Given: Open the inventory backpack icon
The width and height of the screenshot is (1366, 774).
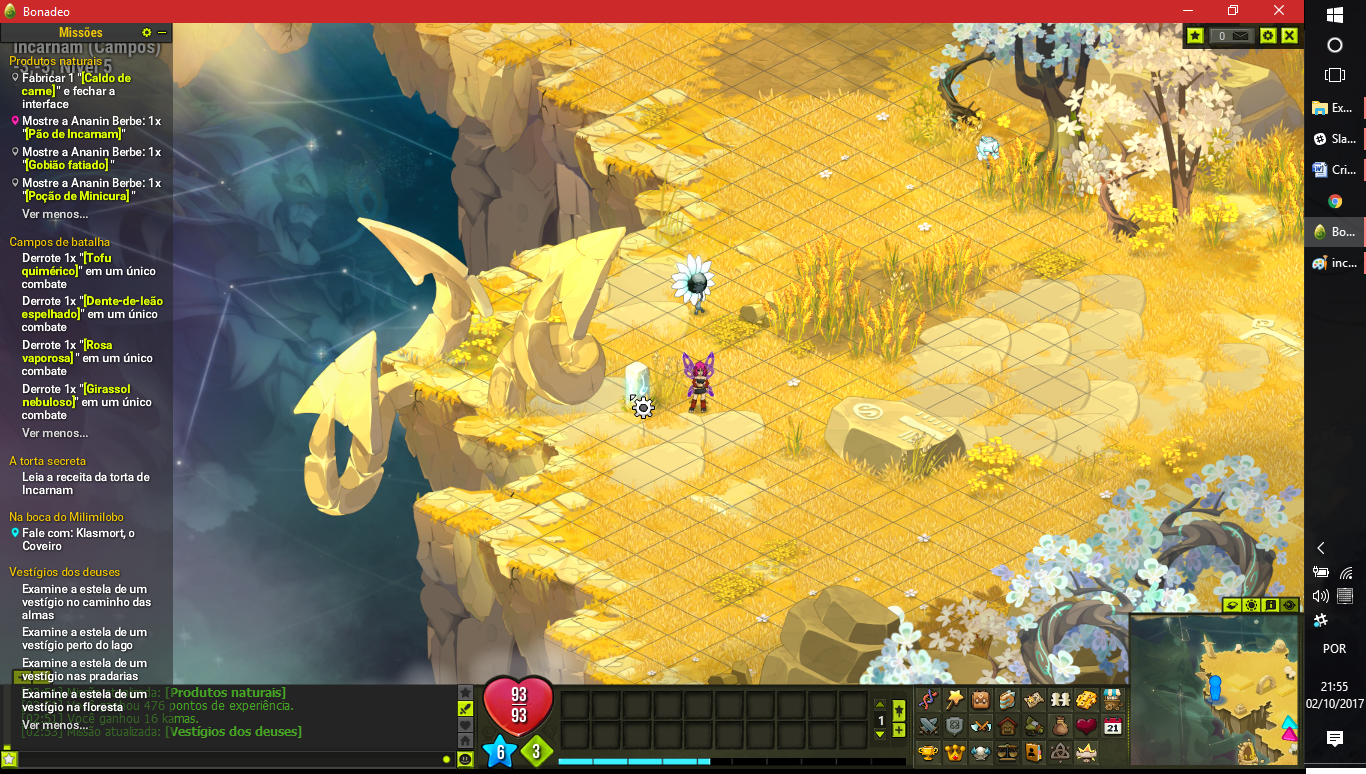Looking at the screenshot, I should 981,700.
